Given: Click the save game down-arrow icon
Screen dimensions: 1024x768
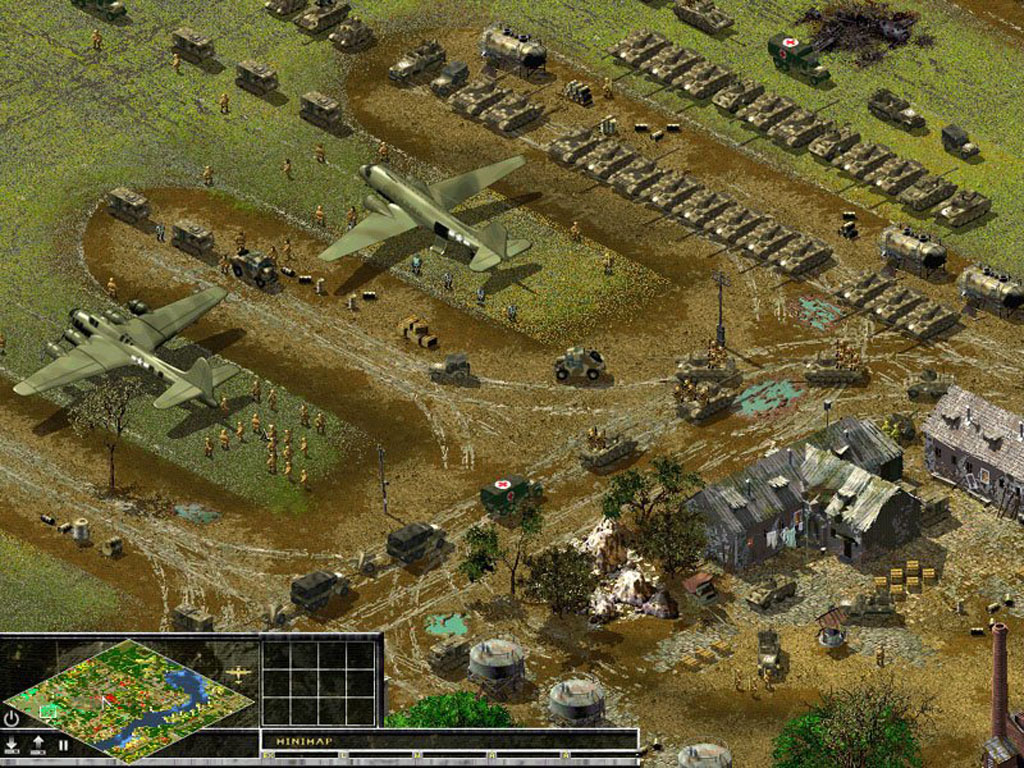Looking at the screenshot, I should click(12, 745).
